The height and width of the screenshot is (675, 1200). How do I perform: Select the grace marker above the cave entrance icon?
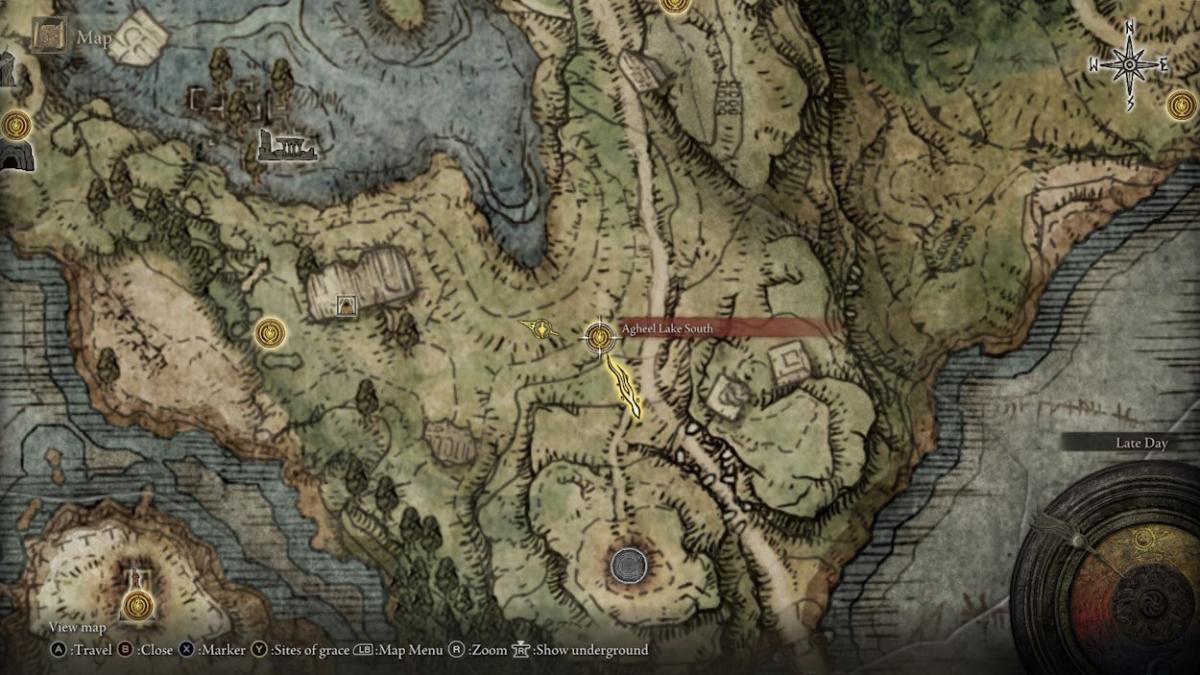coord(16,125)
